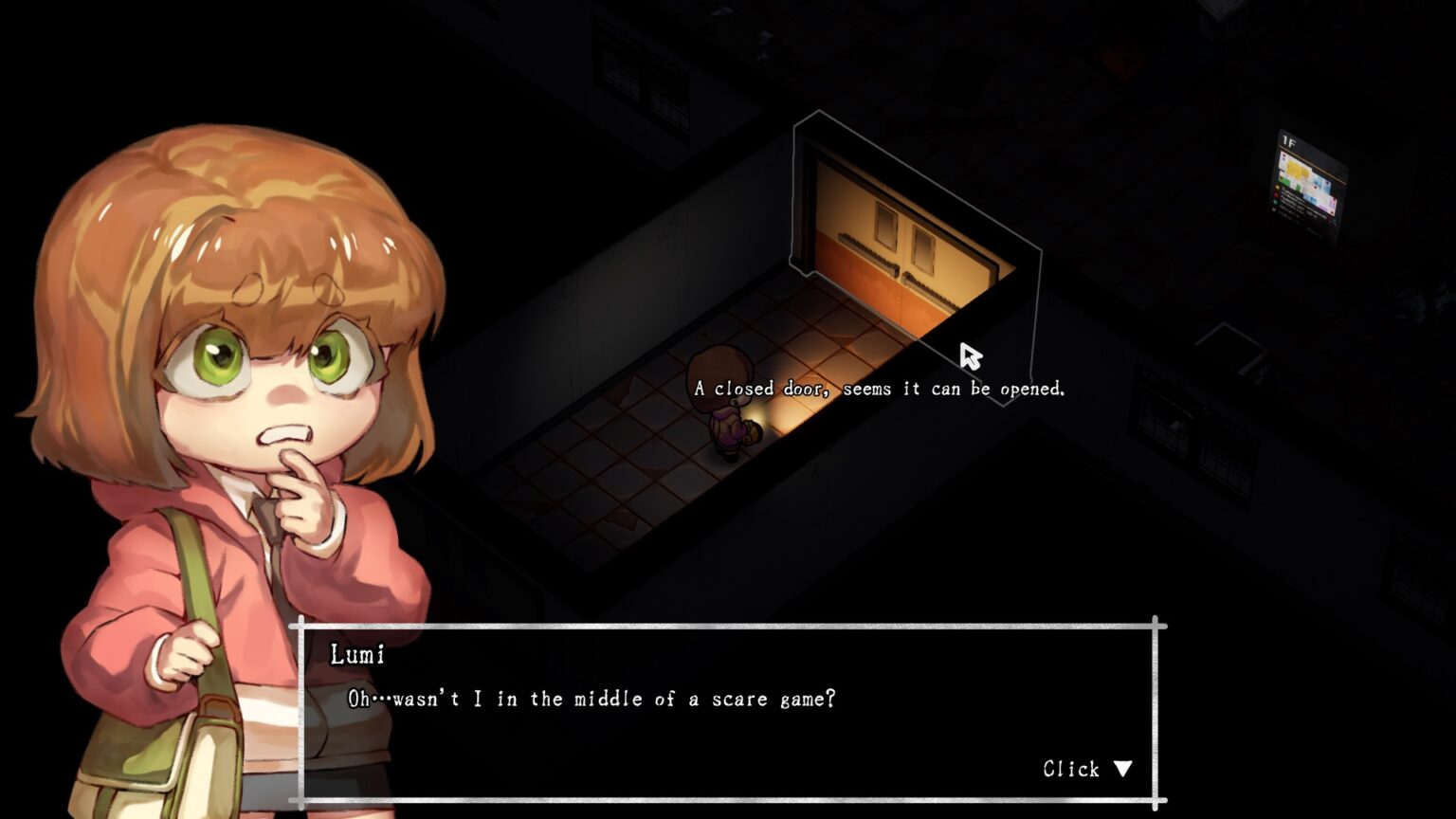Click the closed door tooltip text

880,388
